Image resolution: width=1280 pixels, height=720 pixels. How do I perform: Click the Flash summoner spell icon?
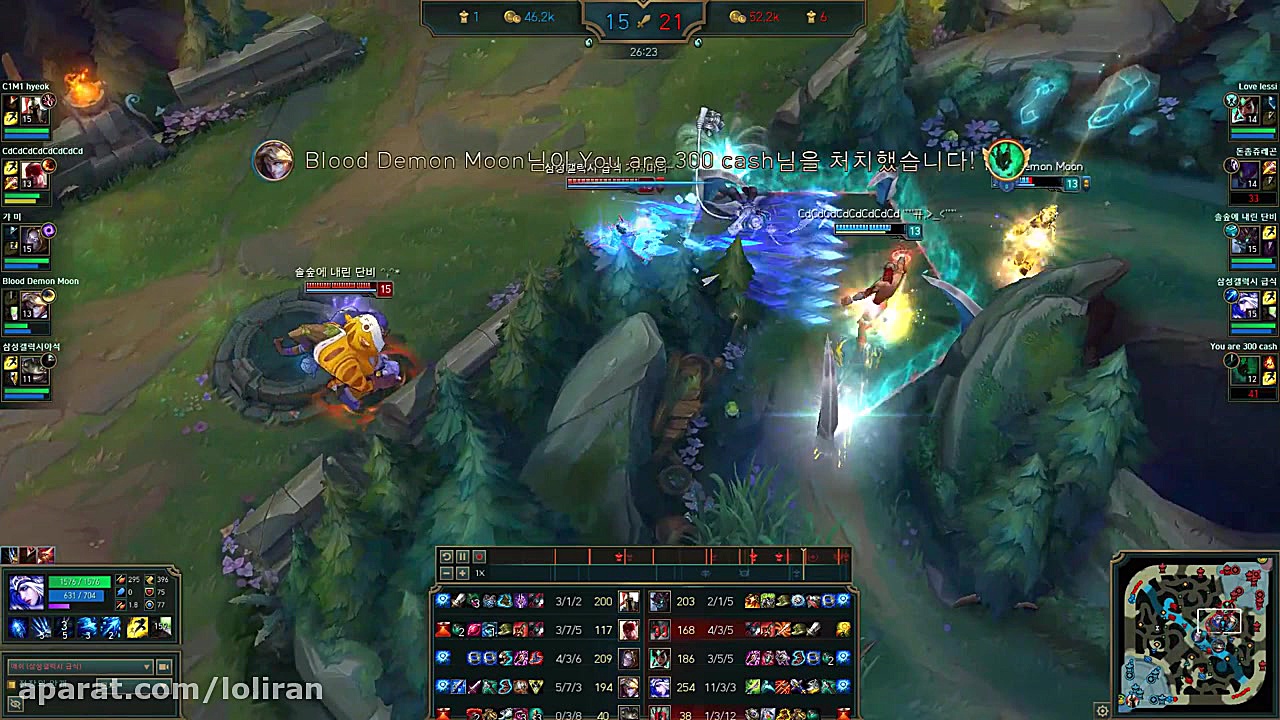[137, 628]
